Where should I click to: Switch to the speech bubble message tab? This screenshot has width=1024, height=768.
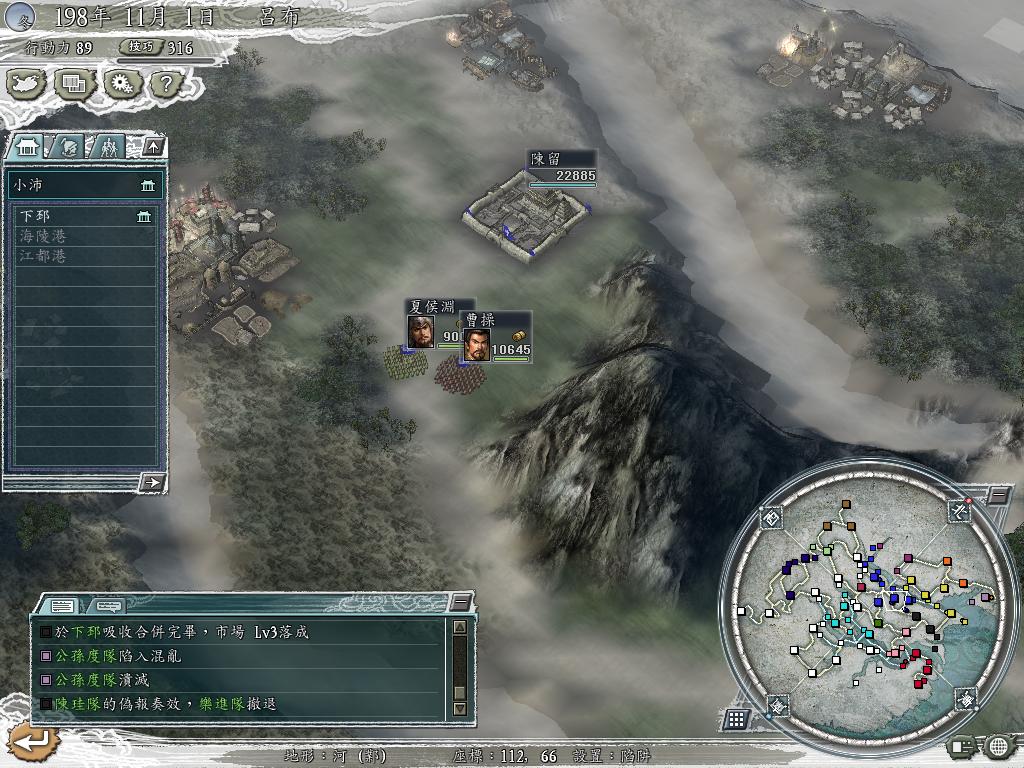[x=108, y=605]
